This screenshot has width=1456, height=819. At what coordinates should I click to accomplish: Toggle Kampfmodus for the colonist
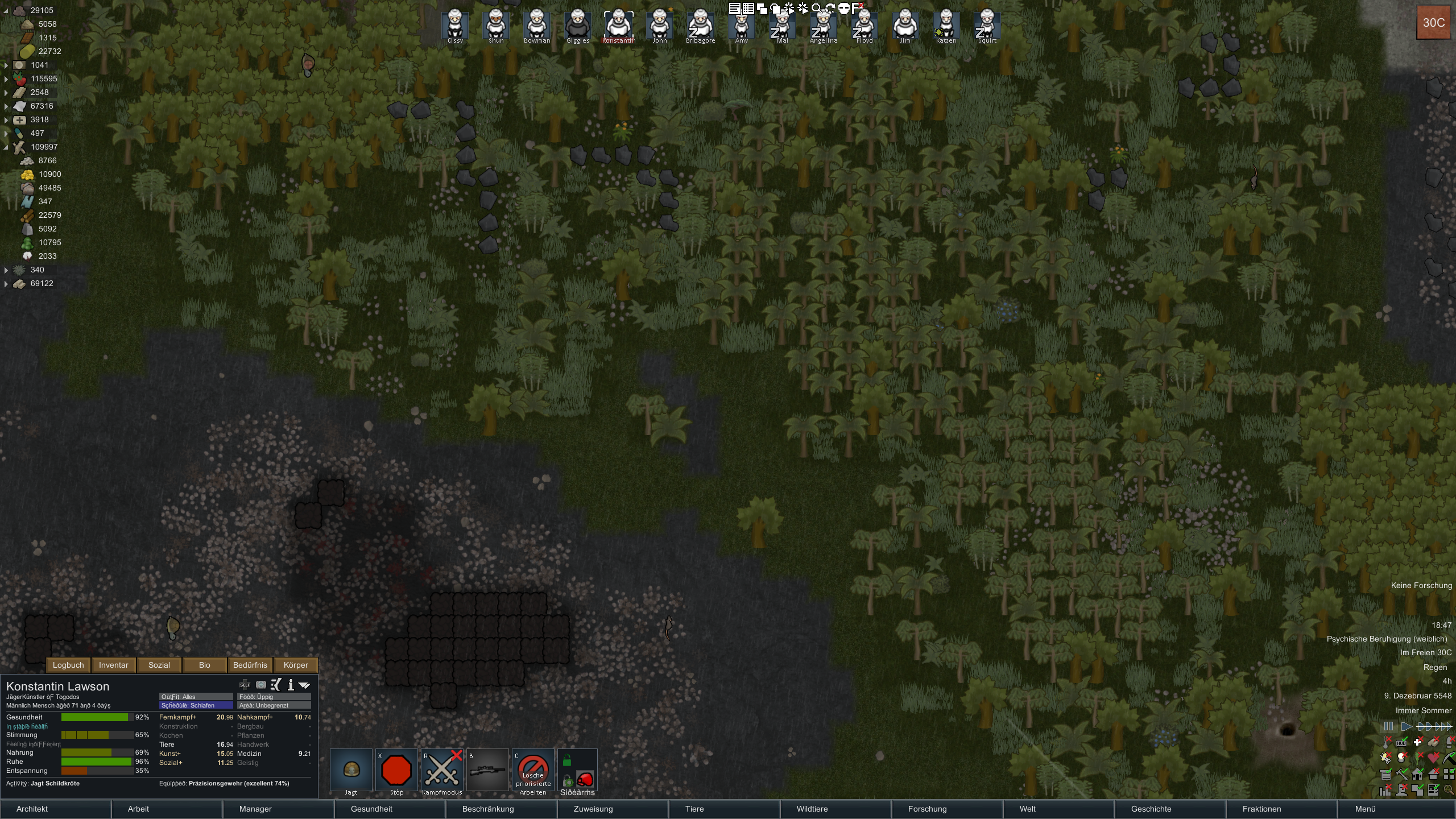442,770
